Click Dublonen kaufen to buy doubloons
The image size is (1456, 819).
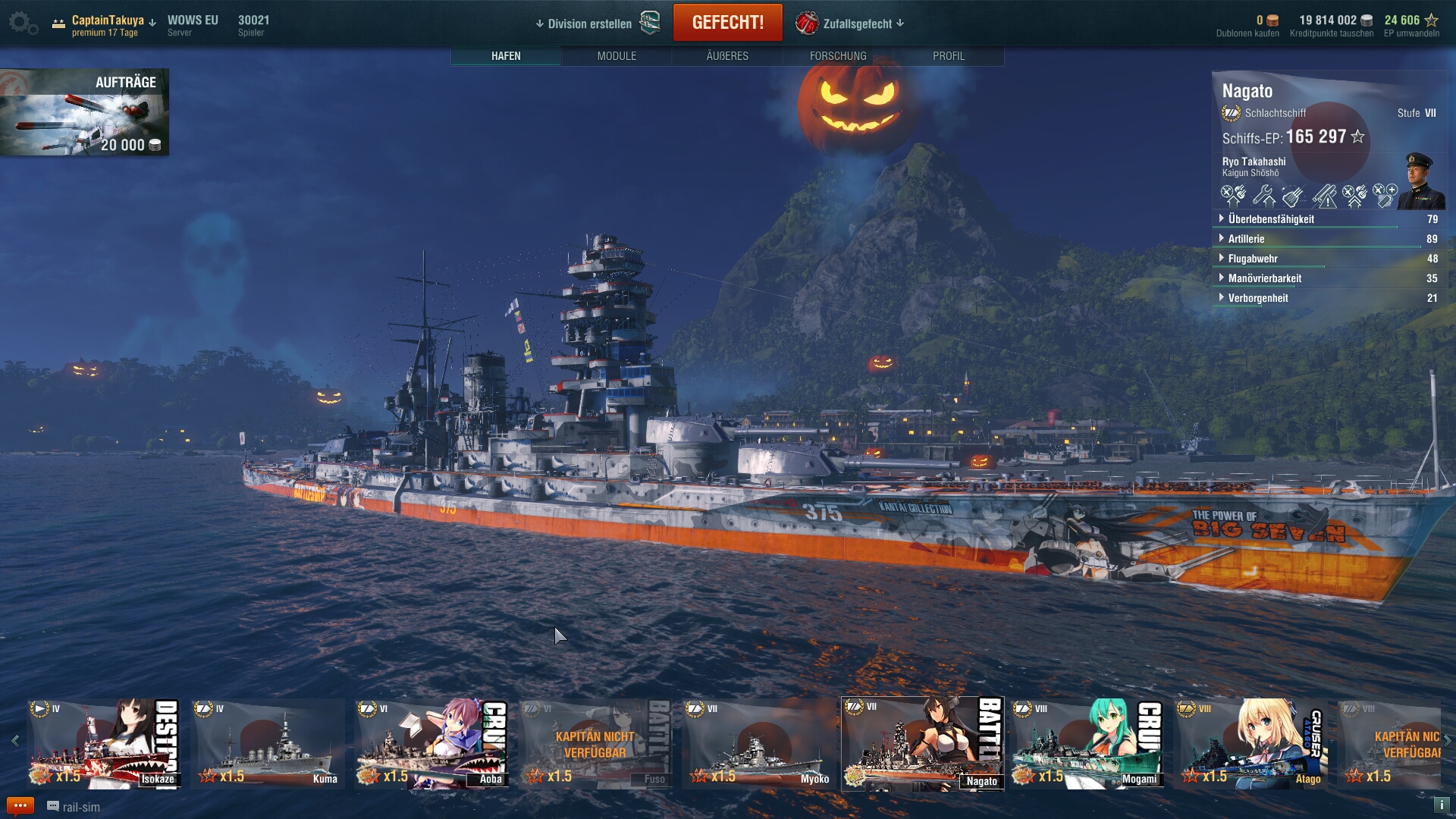[x=1247, y=33]
